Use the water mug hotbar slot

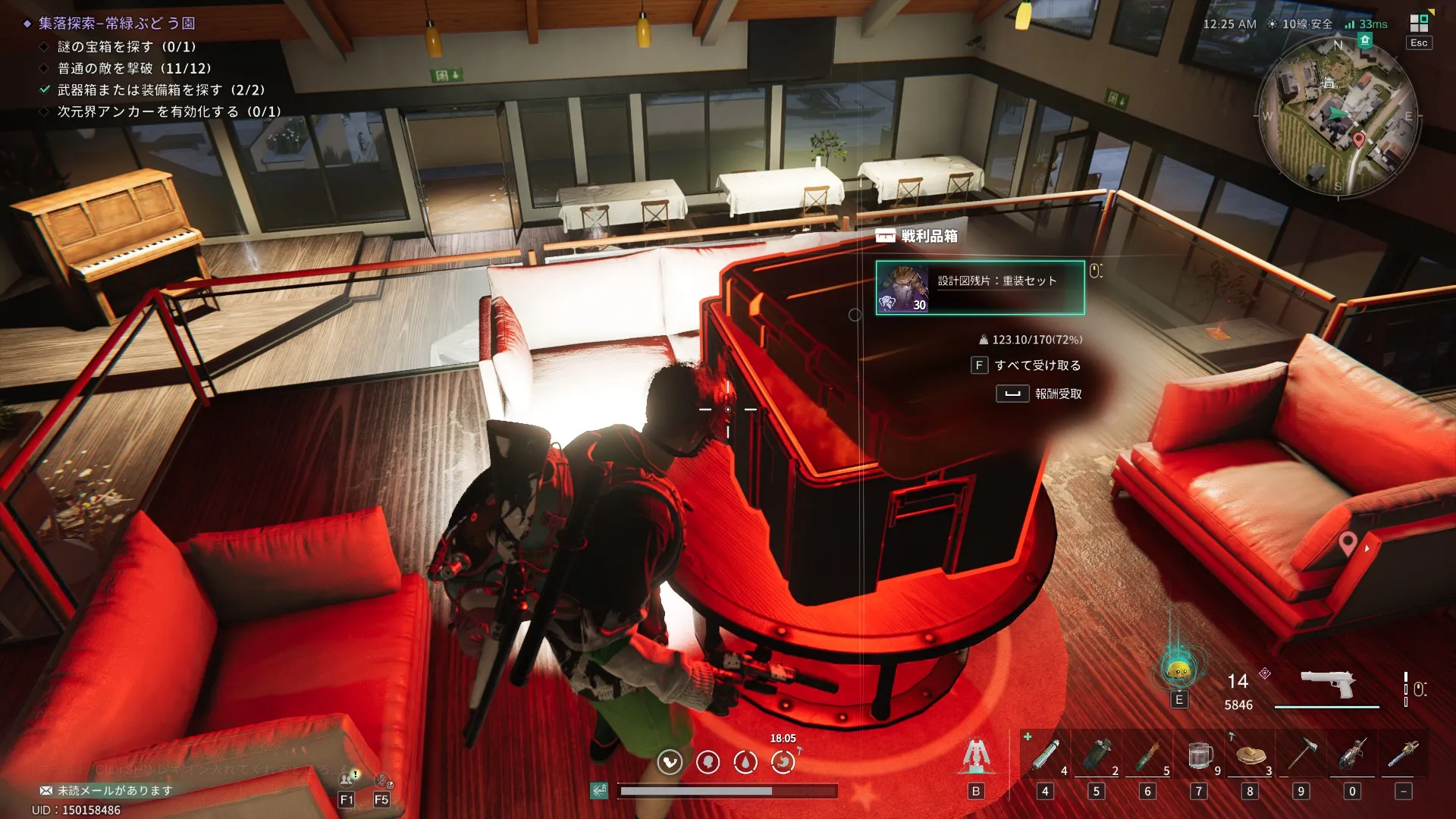coord(1199,755)
